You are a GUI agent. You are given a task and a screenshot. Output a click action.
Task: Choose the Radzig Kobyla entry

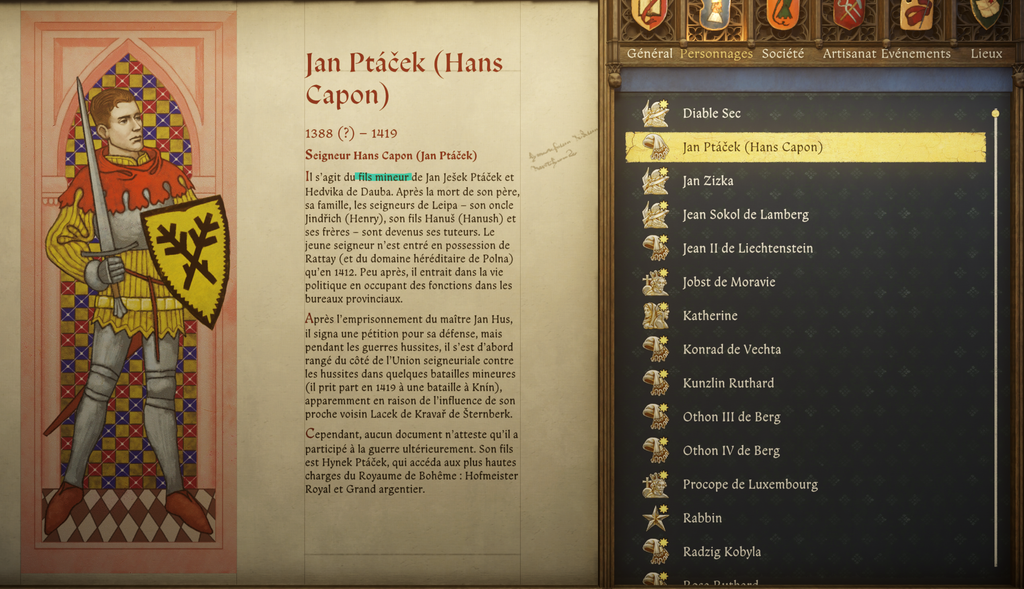click(721, 552)
